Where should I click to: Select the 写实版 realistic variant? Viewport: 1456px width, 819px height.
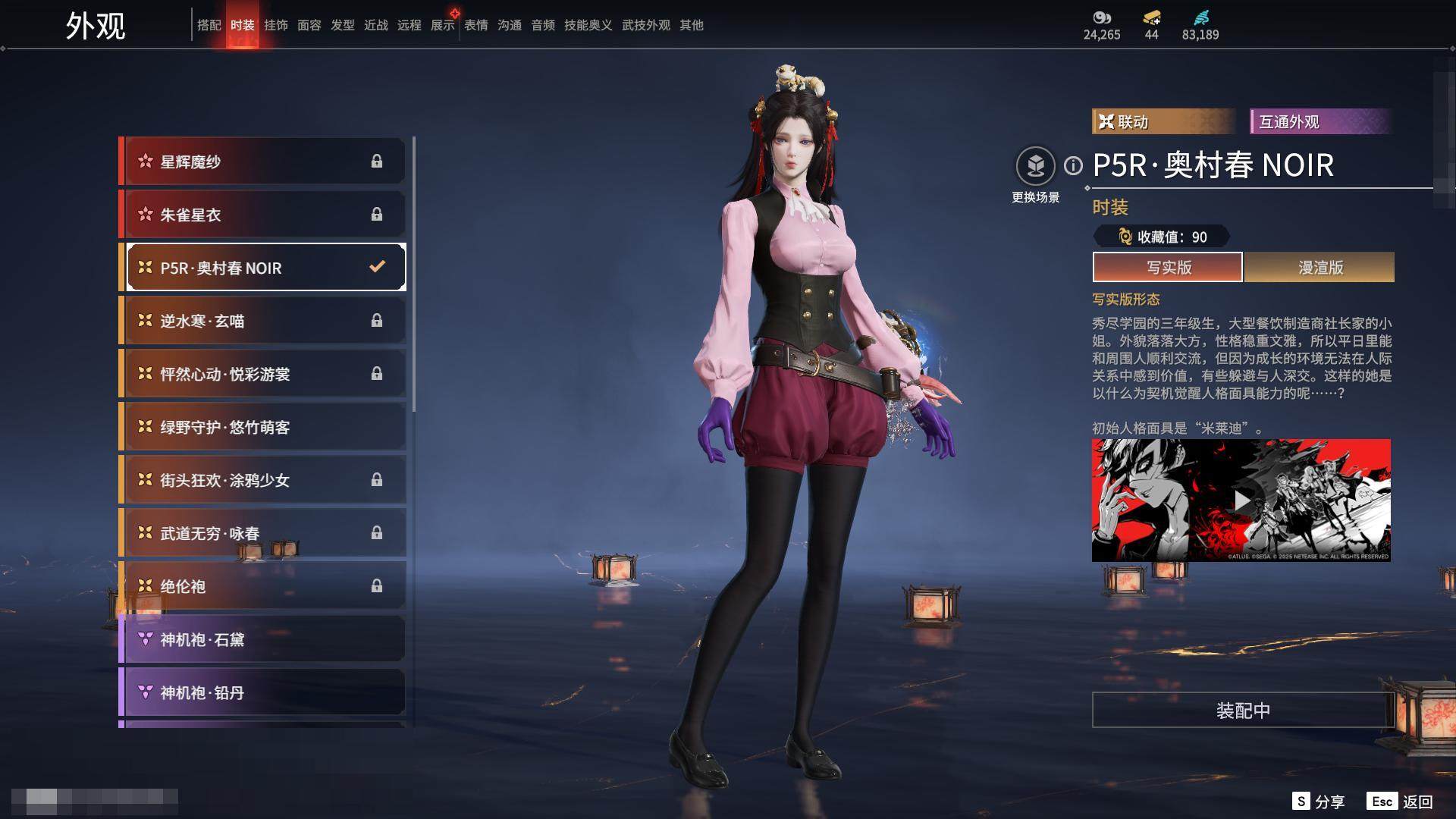coord(1168,267)
